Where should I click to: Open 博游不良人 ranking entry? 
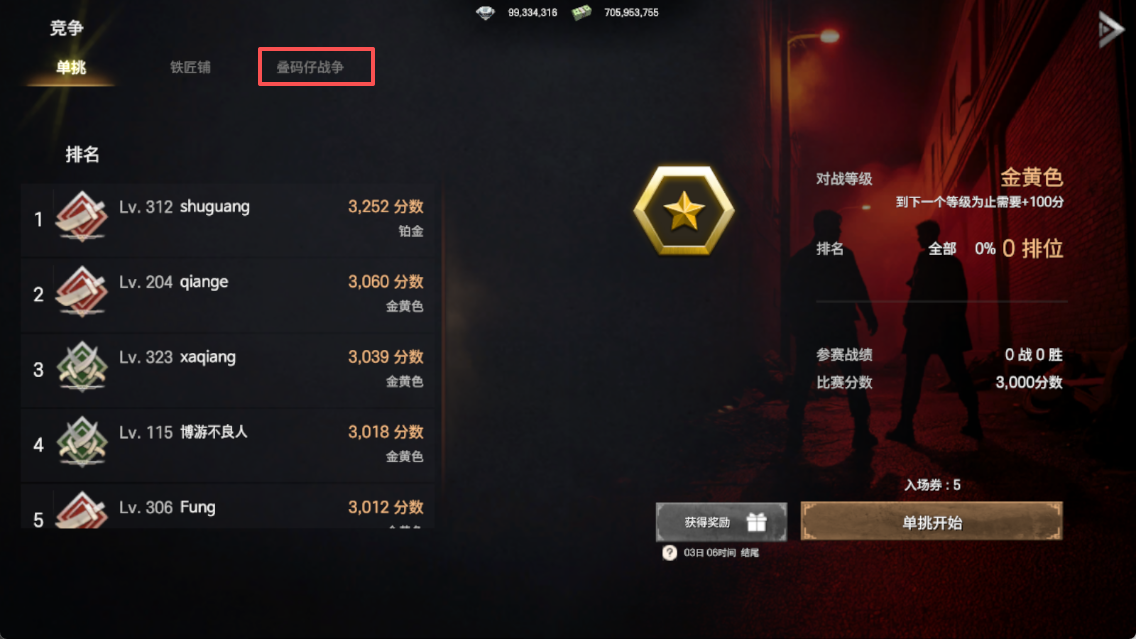(x=230, y=444)
